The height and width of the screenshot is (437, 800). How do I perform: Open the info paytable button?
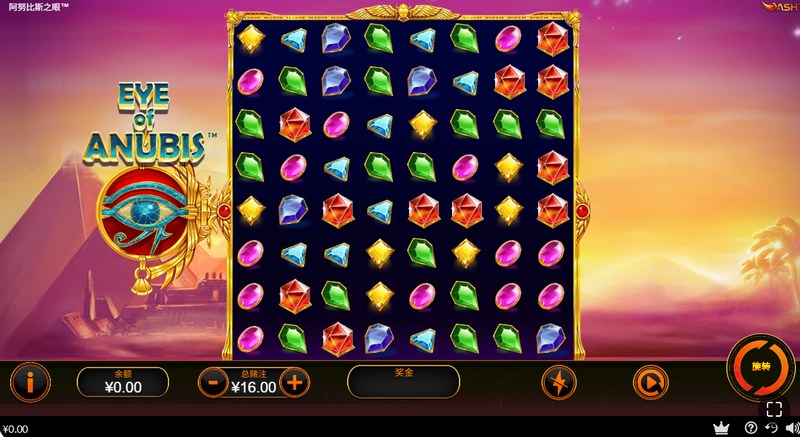[x=31, y=381]
